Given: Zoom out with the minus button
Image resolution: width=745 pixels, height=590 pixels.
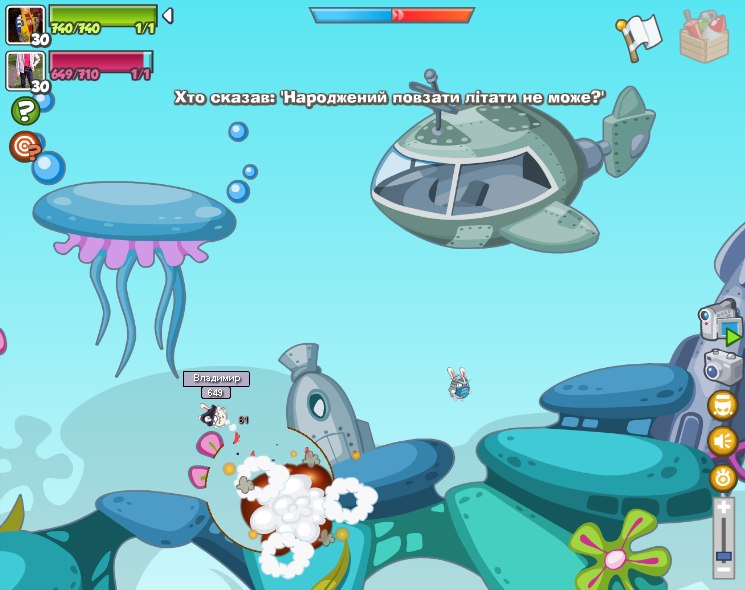Looking at the screenshot, I should click(723, 570).
